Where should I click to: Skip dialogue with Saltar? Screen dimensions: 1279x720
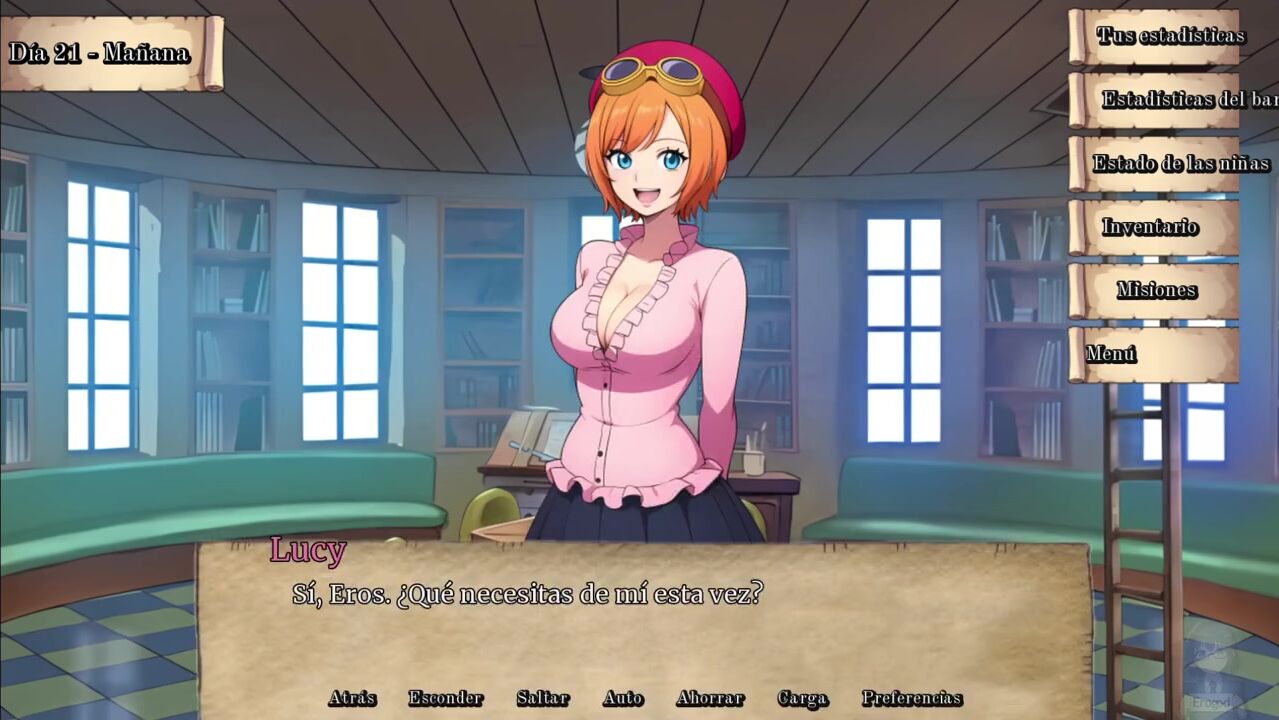(542, 699)
